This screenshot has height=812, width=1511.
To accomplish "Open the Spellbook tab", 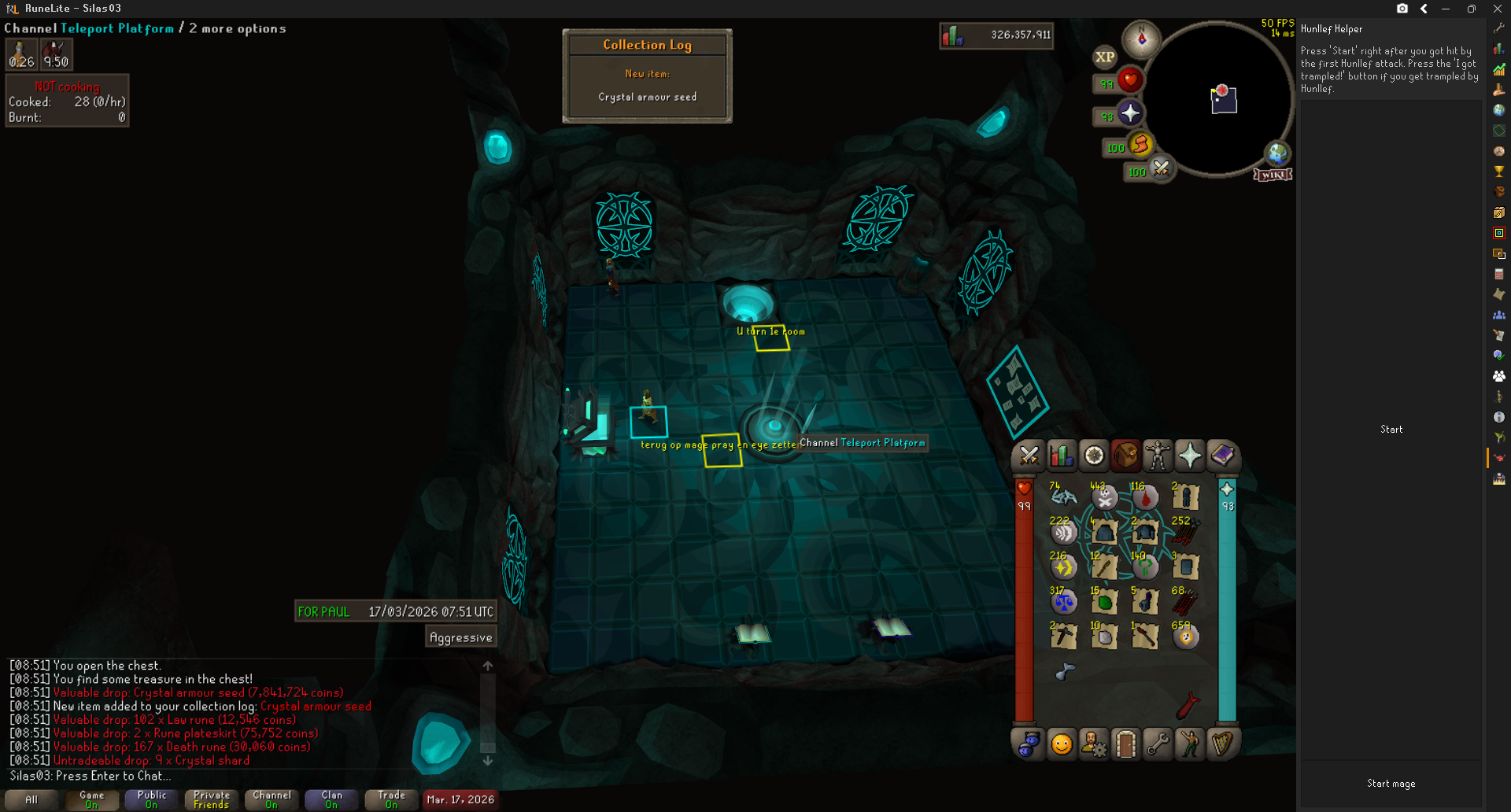I will [x=1222, y=456].
